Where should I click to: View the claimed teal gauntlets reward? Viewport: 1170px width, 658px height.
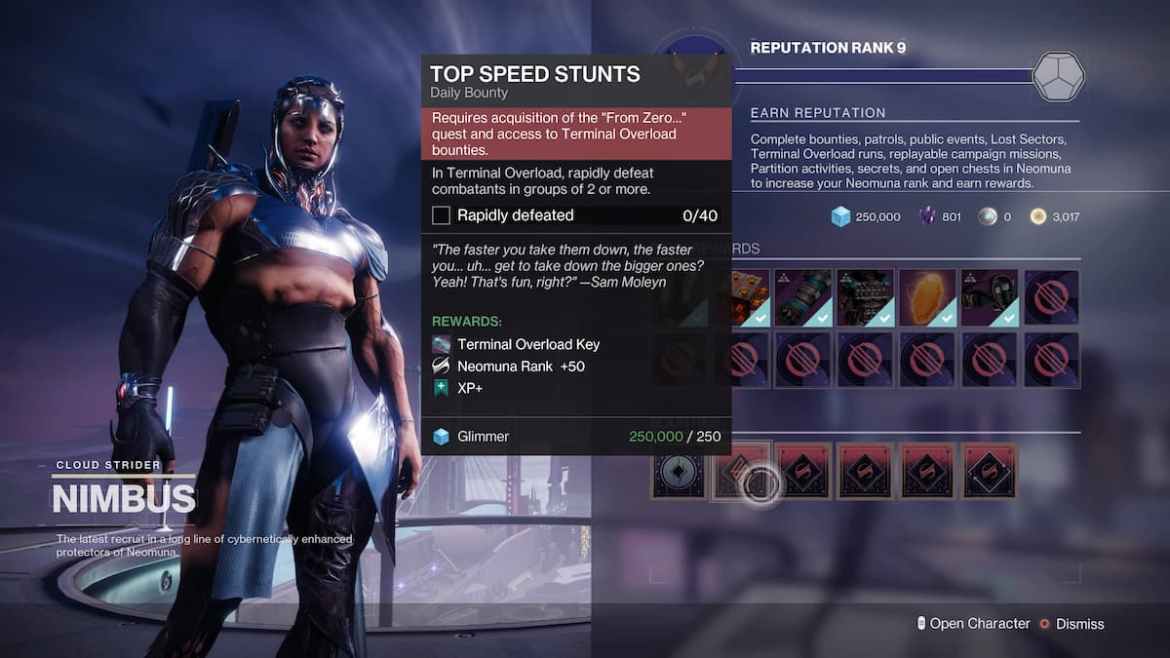[803, 297]
